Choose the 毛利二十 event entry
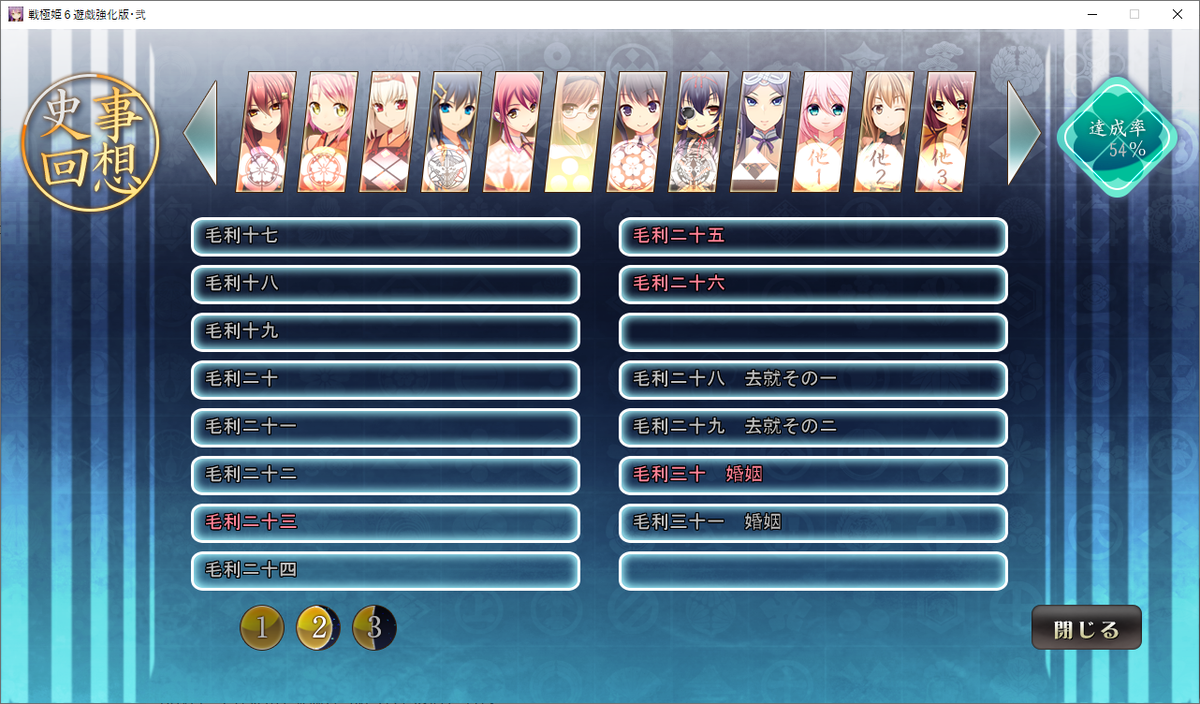The height and width of the screenshot is (704, 1200). 385,380
